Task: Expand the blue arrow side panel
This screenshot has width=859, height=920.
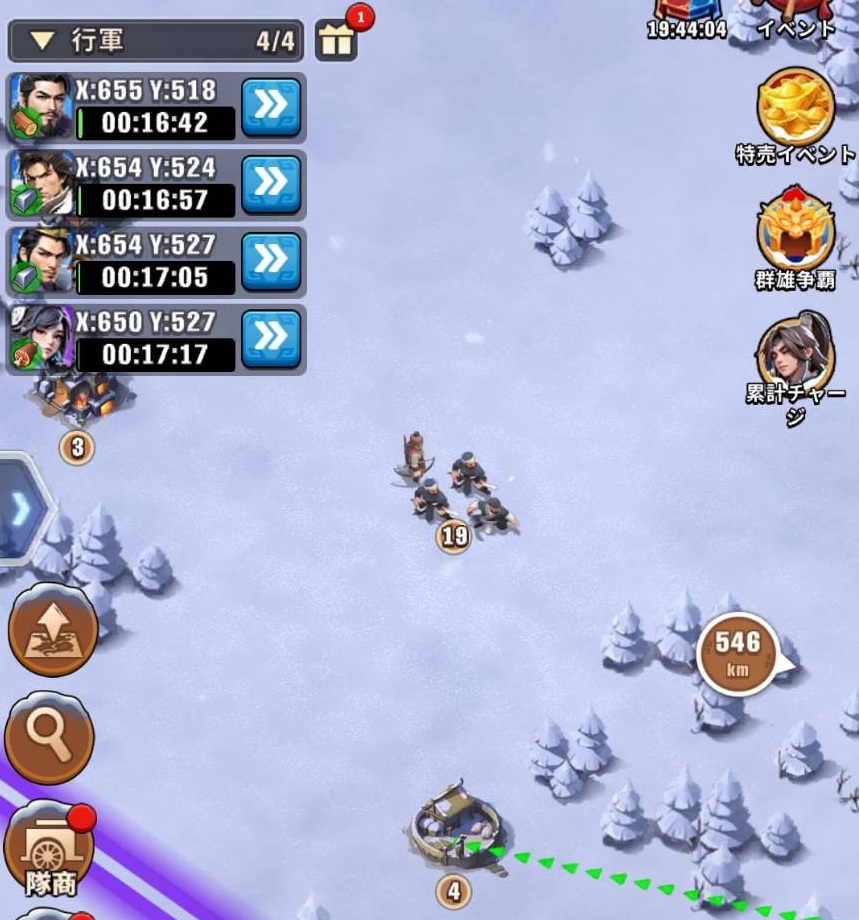Action: pyautogui.click(x=21, y=509)
